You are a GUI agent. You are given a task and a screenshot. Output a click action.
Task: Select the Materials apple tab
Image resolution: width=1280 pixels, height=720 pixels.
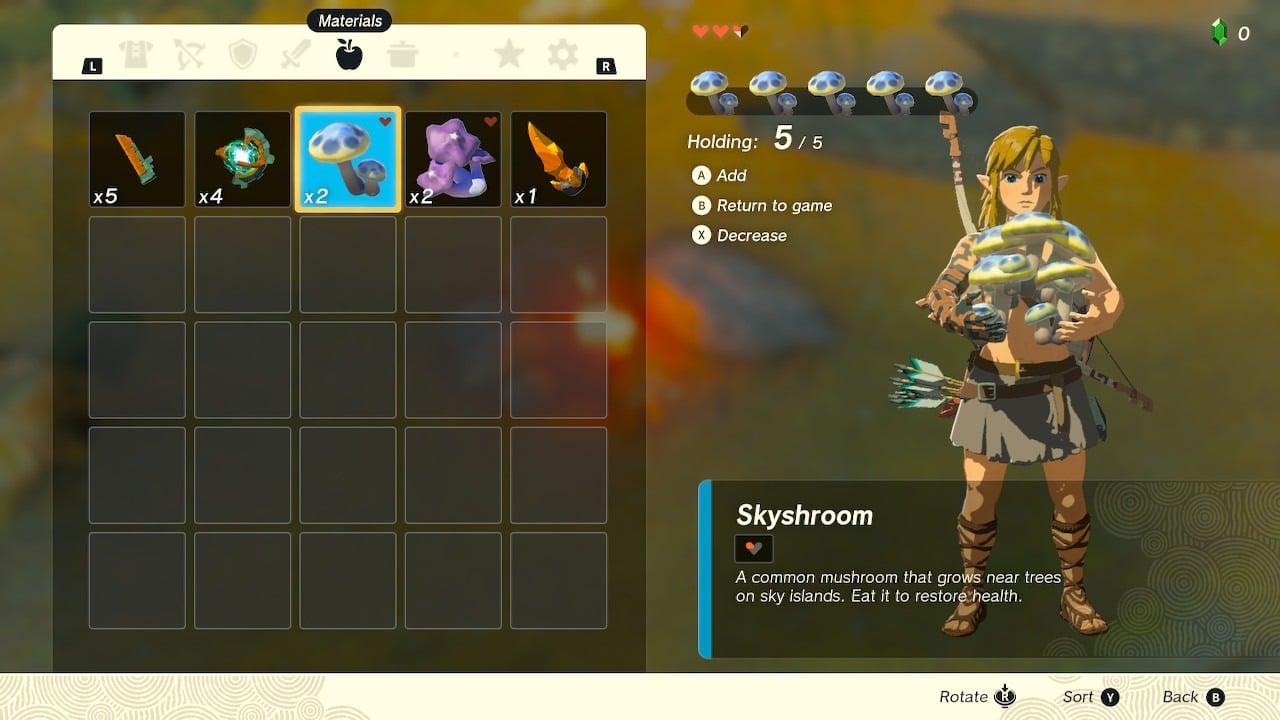pos(349,55)
